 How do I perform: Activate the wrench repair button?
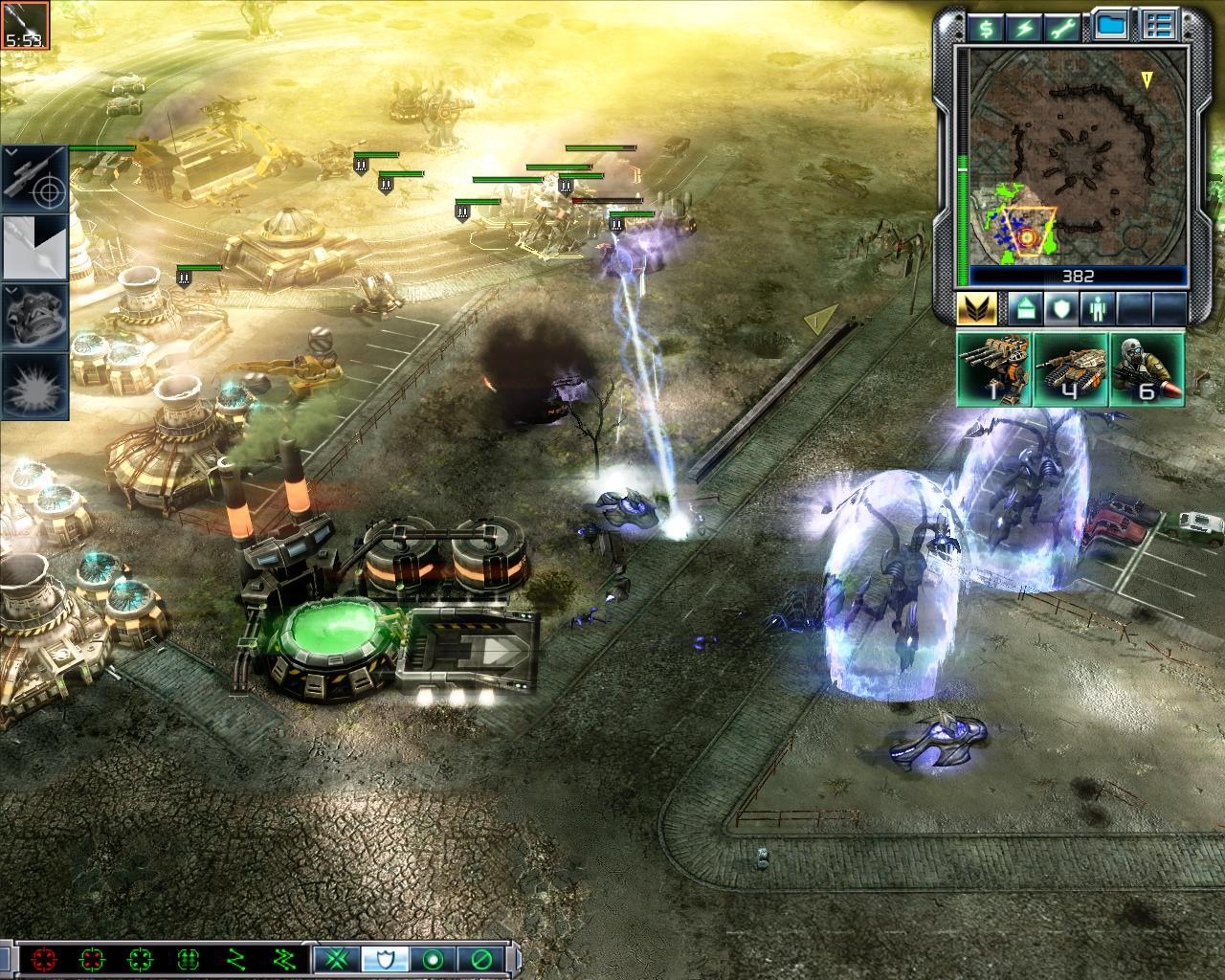1062,28
